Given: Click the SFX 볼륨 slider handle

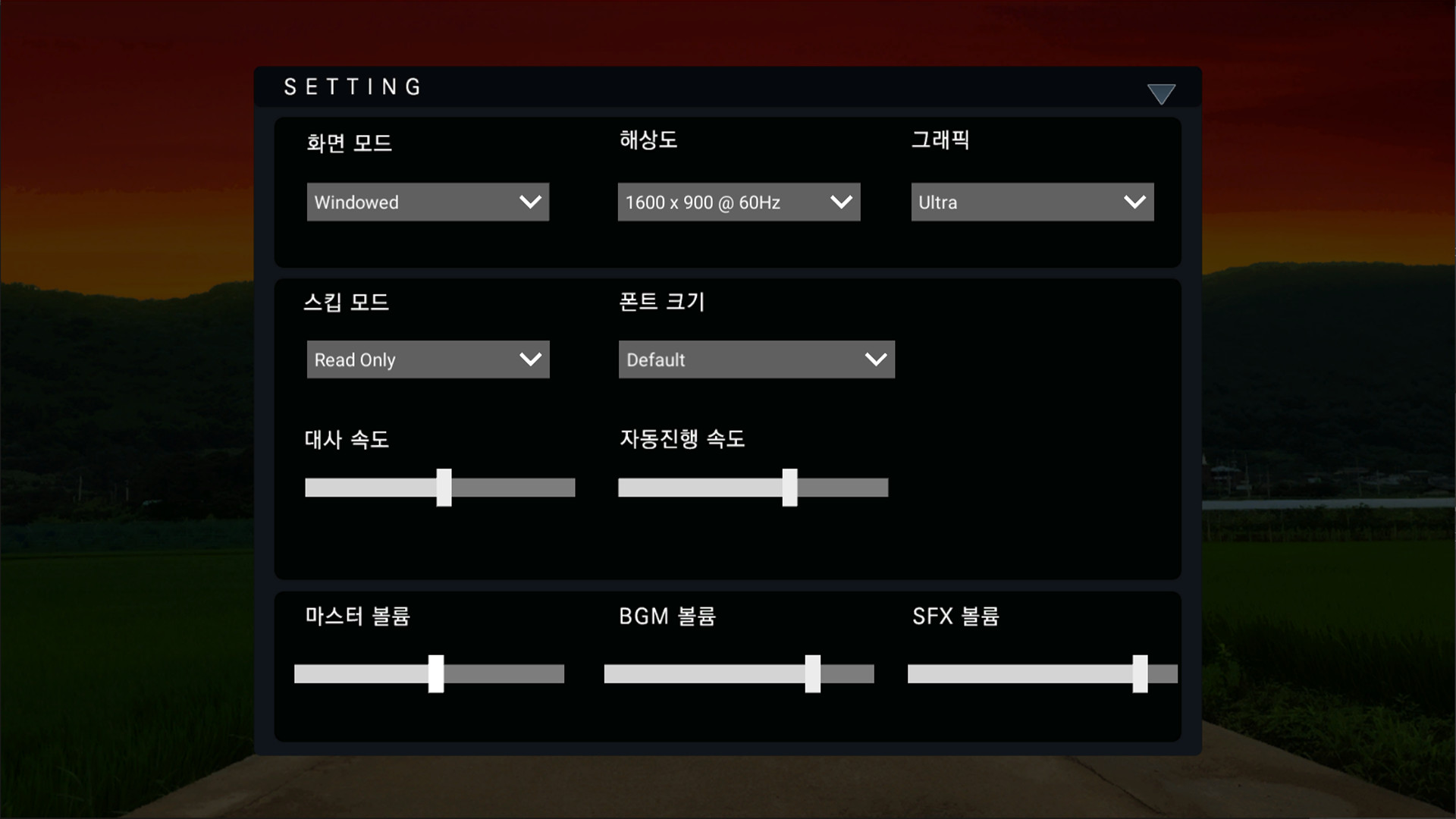Looking at the screenshot, I should [x=1139, y=673].
